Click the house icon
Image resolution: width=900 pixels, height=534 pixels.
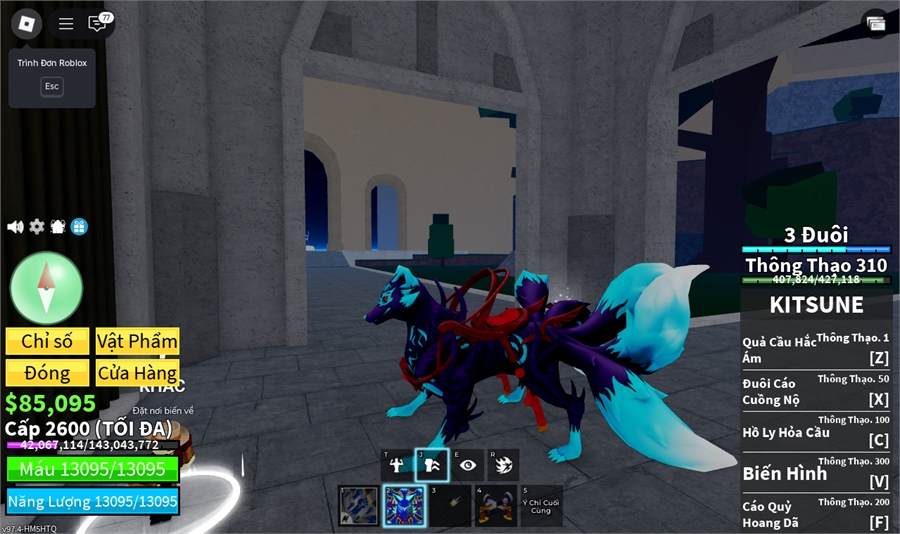click(x=58, y=227)
